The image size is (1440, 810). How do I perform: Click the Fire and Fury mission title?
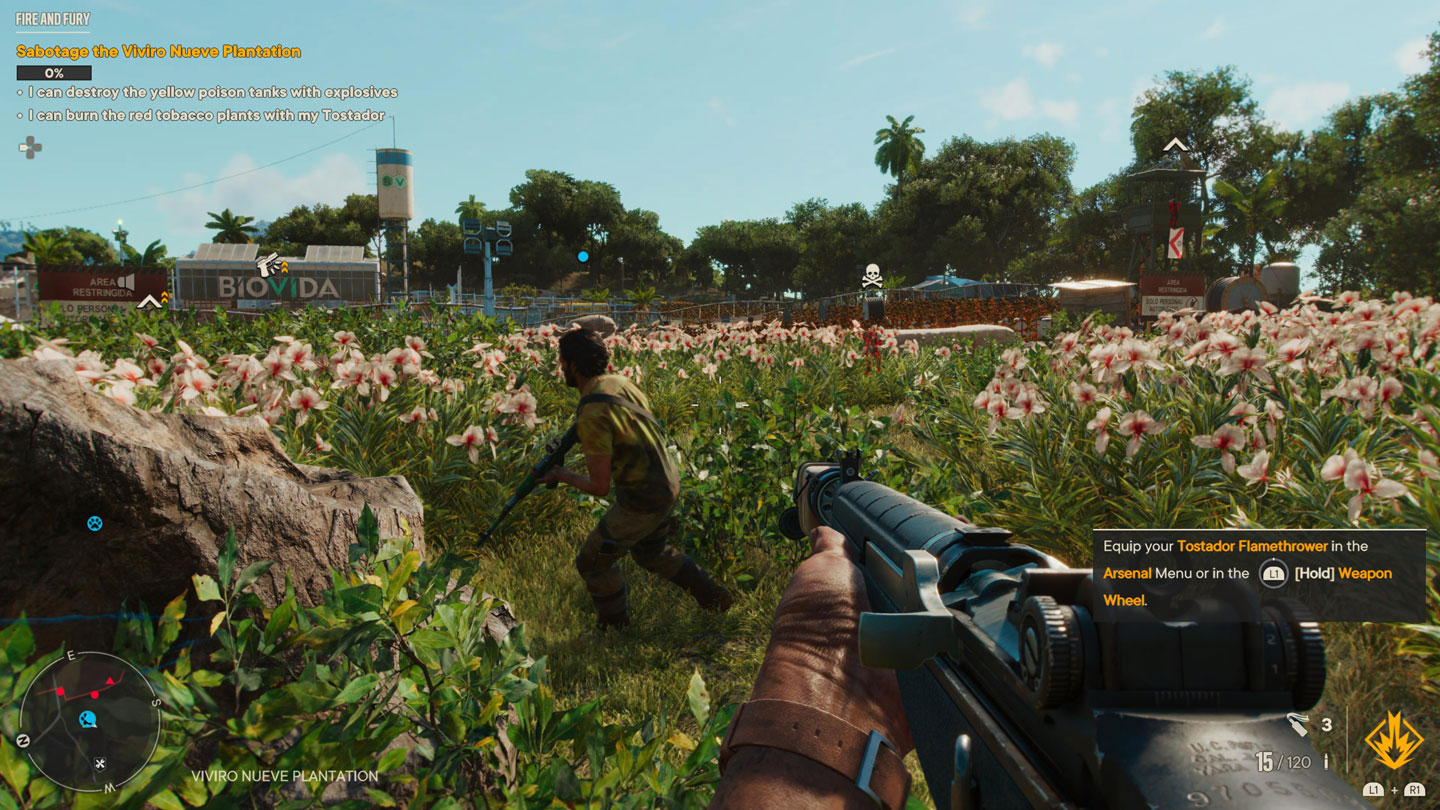(x=53, y=19)
